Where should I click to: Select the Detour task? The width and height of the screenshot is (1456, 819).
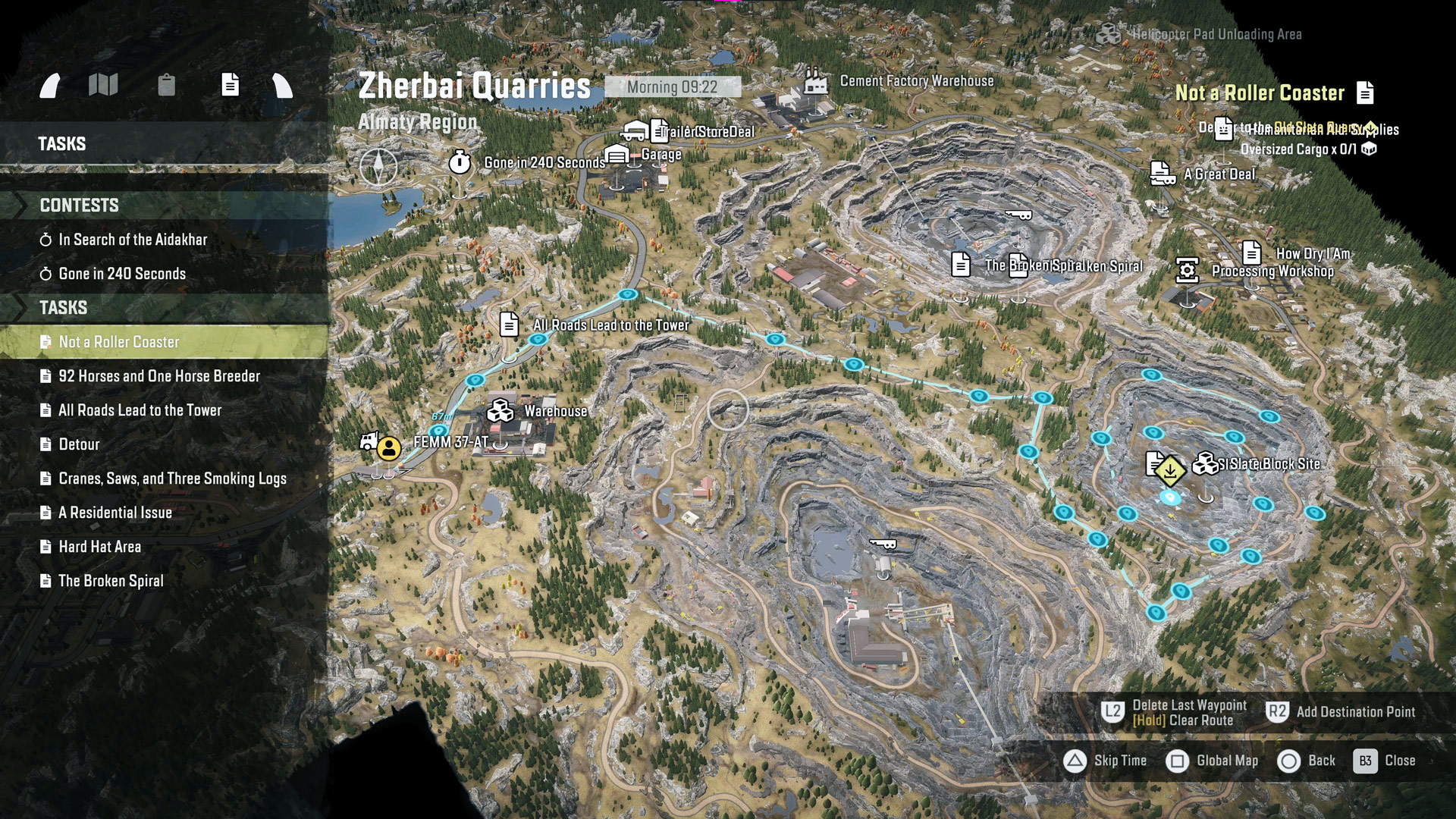(x=79, y=444)
